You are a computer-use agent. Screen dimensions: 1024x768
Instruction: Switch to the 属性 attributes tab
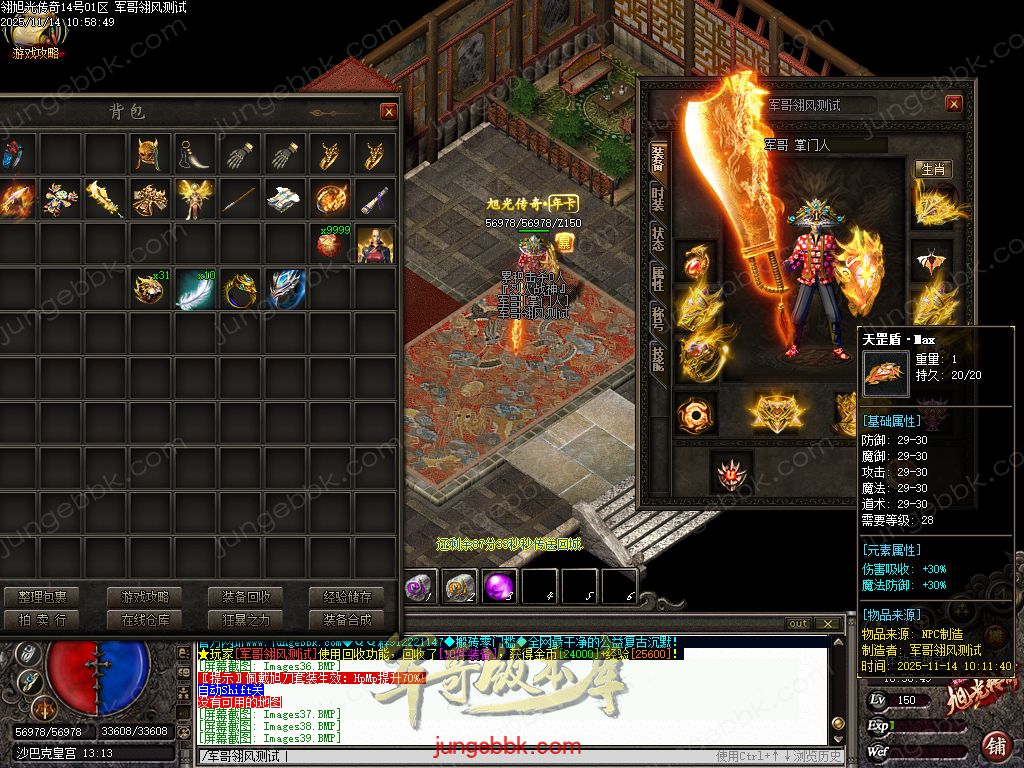[x=657, y=278]
